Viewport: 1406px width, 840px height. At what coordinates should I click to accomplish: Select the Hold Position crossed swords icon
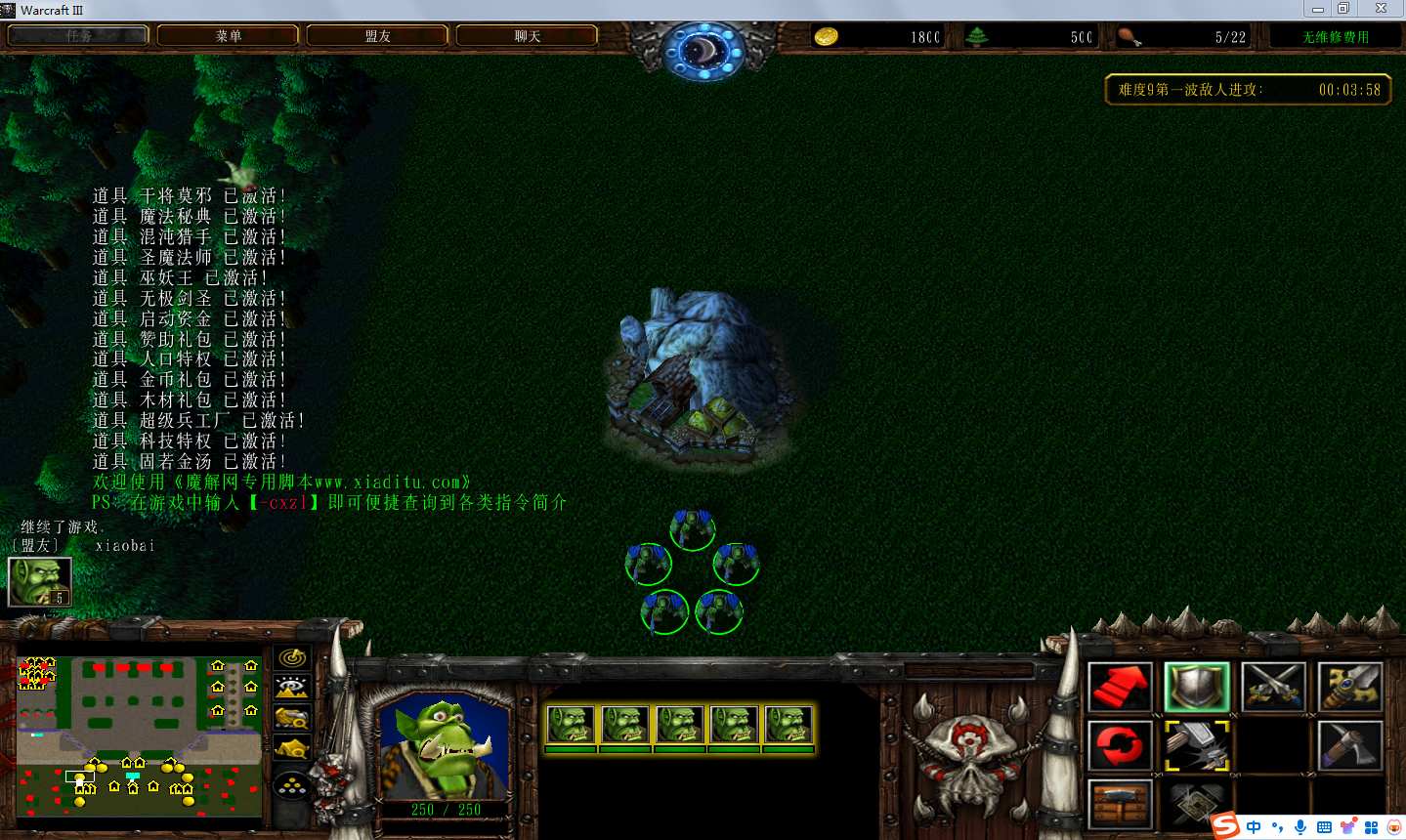1273,687
